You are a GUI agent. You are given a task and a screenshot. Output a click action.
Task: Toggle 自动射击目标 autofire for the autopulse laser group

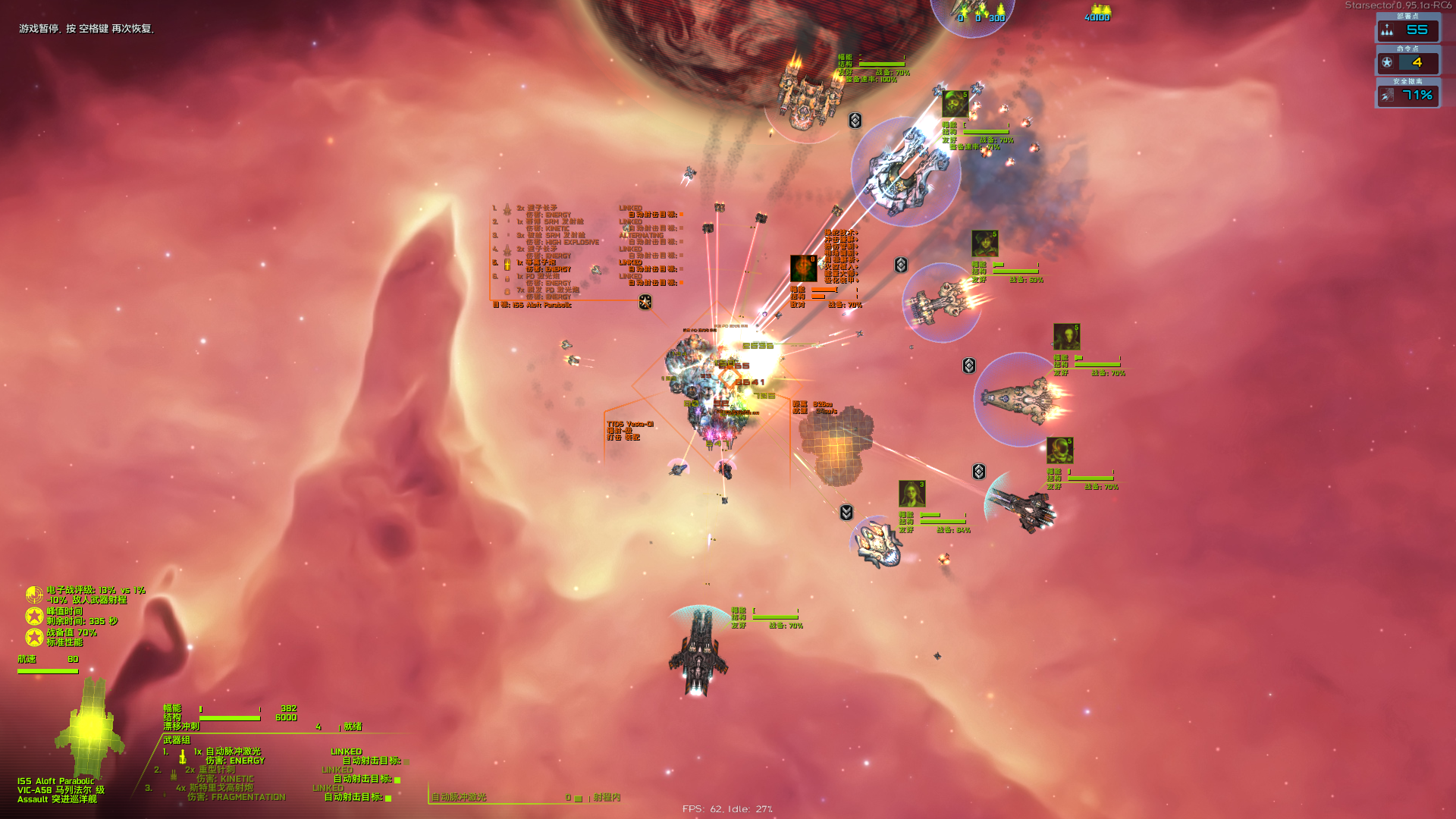click(406, 760)
